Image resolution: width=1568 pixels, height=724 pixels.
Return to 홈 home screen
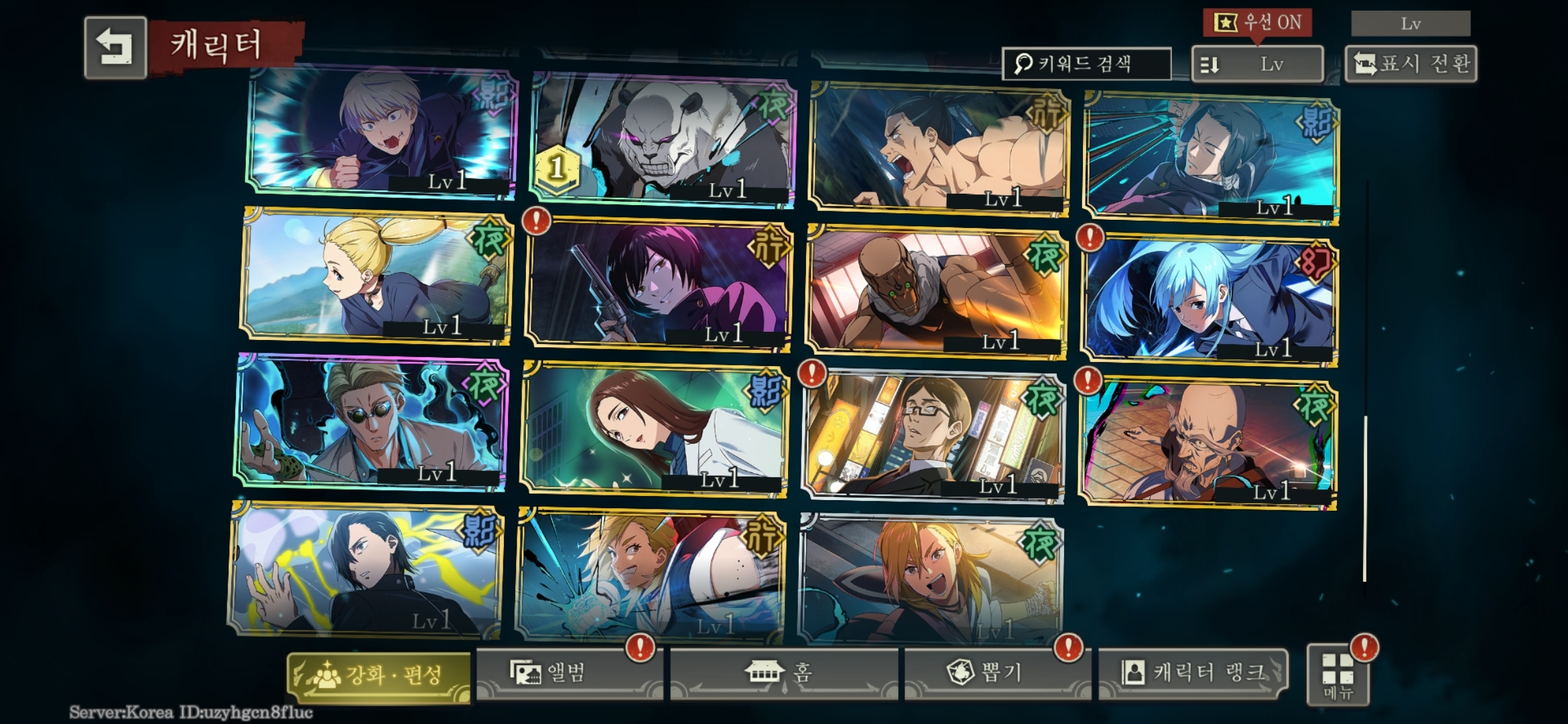783,673
